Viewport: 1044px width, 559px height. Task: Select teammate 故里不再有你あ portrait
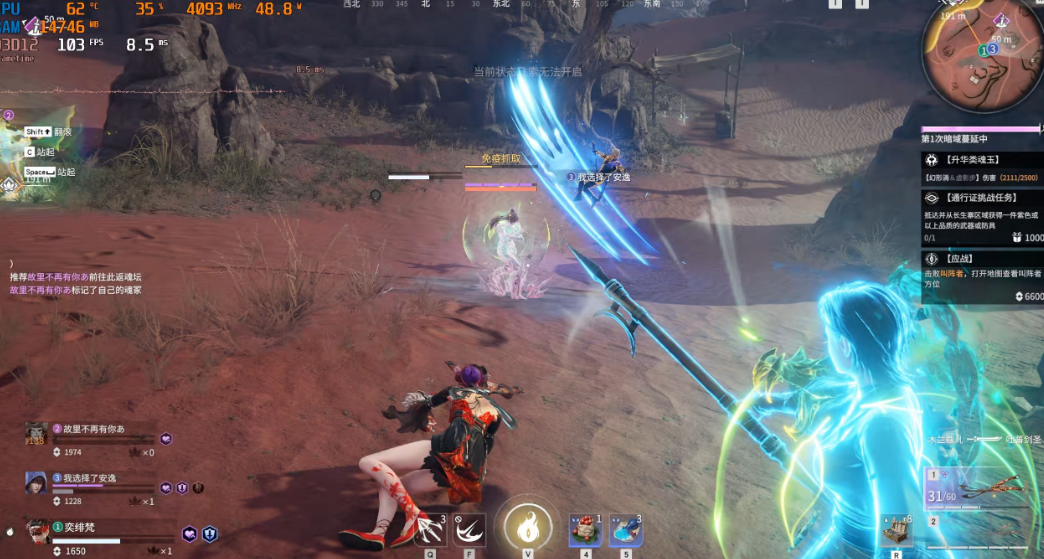click(37, 435)
